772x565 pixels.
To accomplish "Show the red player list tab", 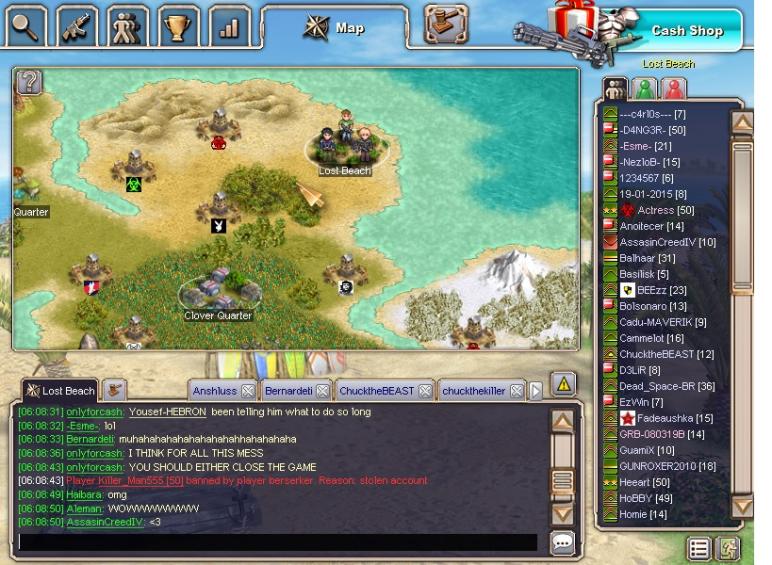I will click(x=675, y=89).
